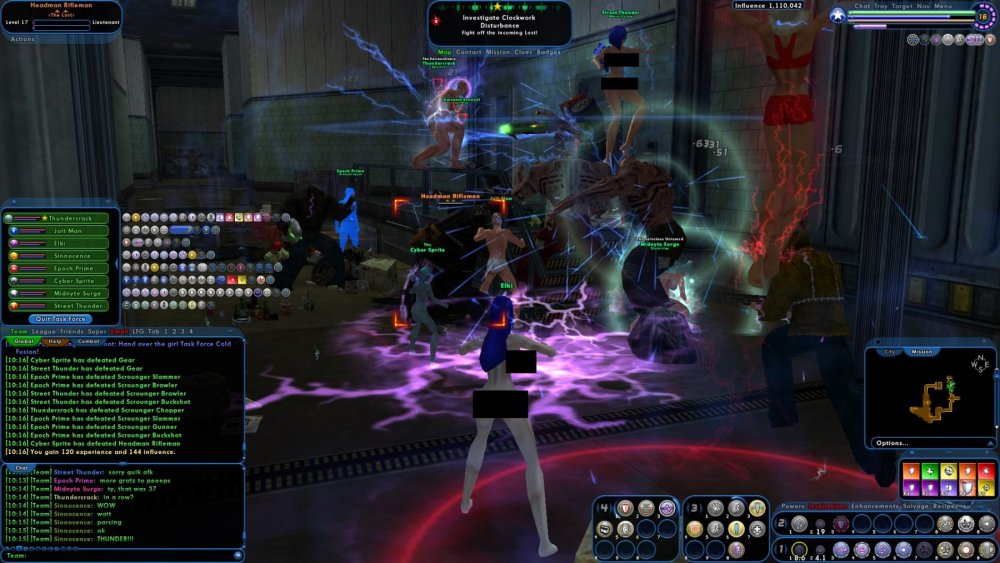Open the minimap Options menu

892,442
